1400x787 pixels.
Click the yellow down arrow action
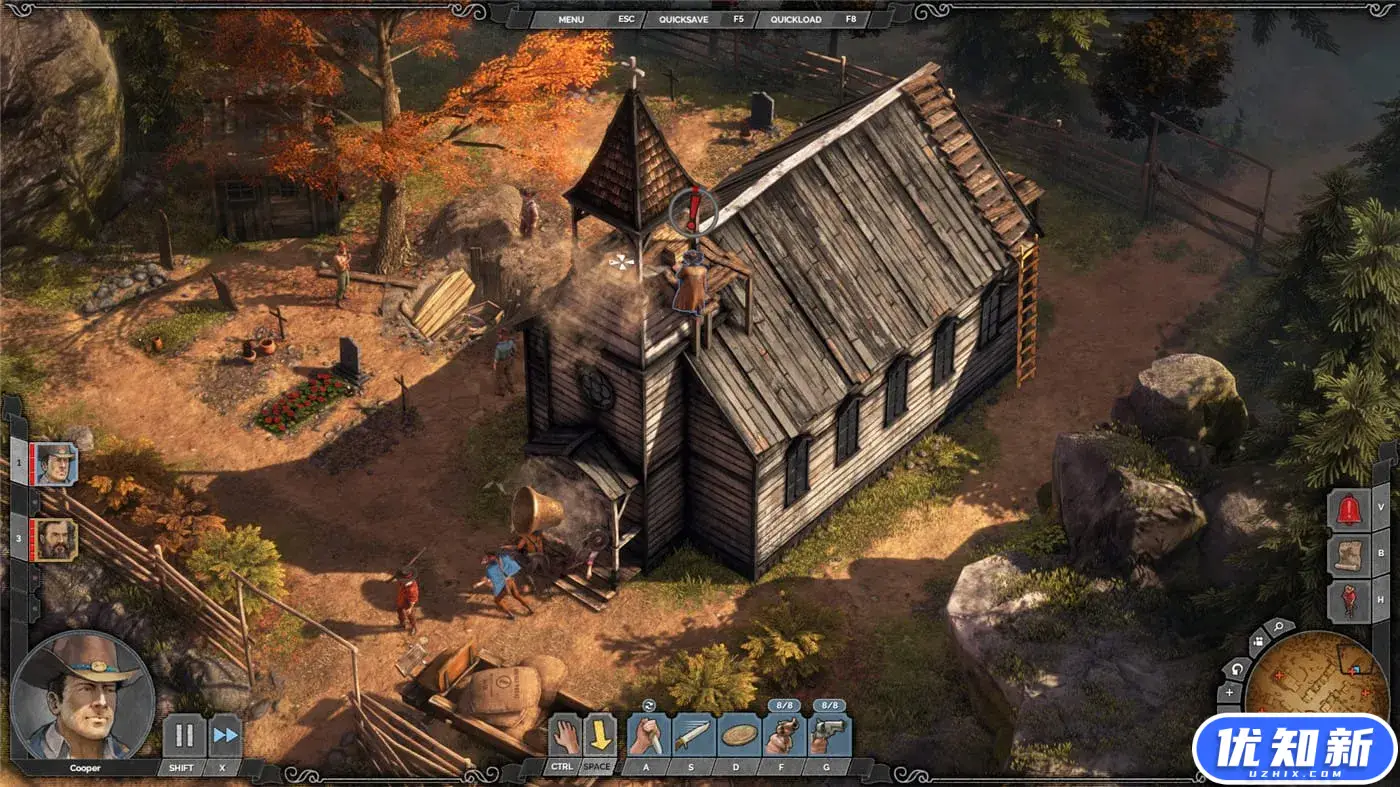click(598, 736)
